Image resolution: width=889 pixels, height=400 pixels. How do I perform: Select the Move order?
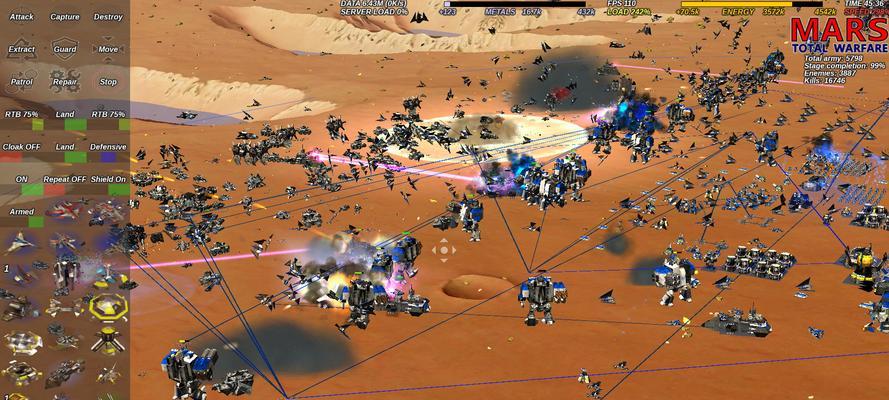pyautogui.click(x=108, y=48)
